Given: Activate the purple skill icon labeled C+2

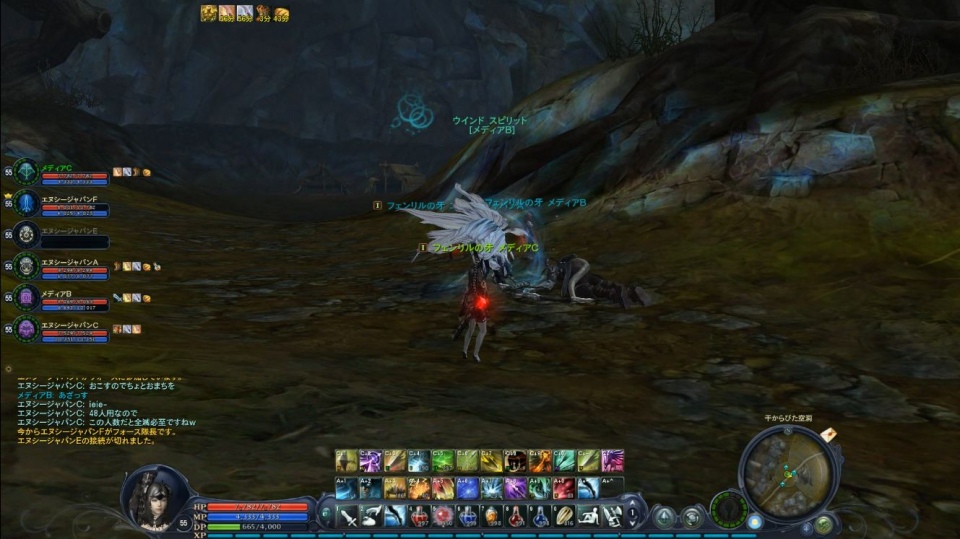Looking at the screenshot, I should tap(371, 460).
